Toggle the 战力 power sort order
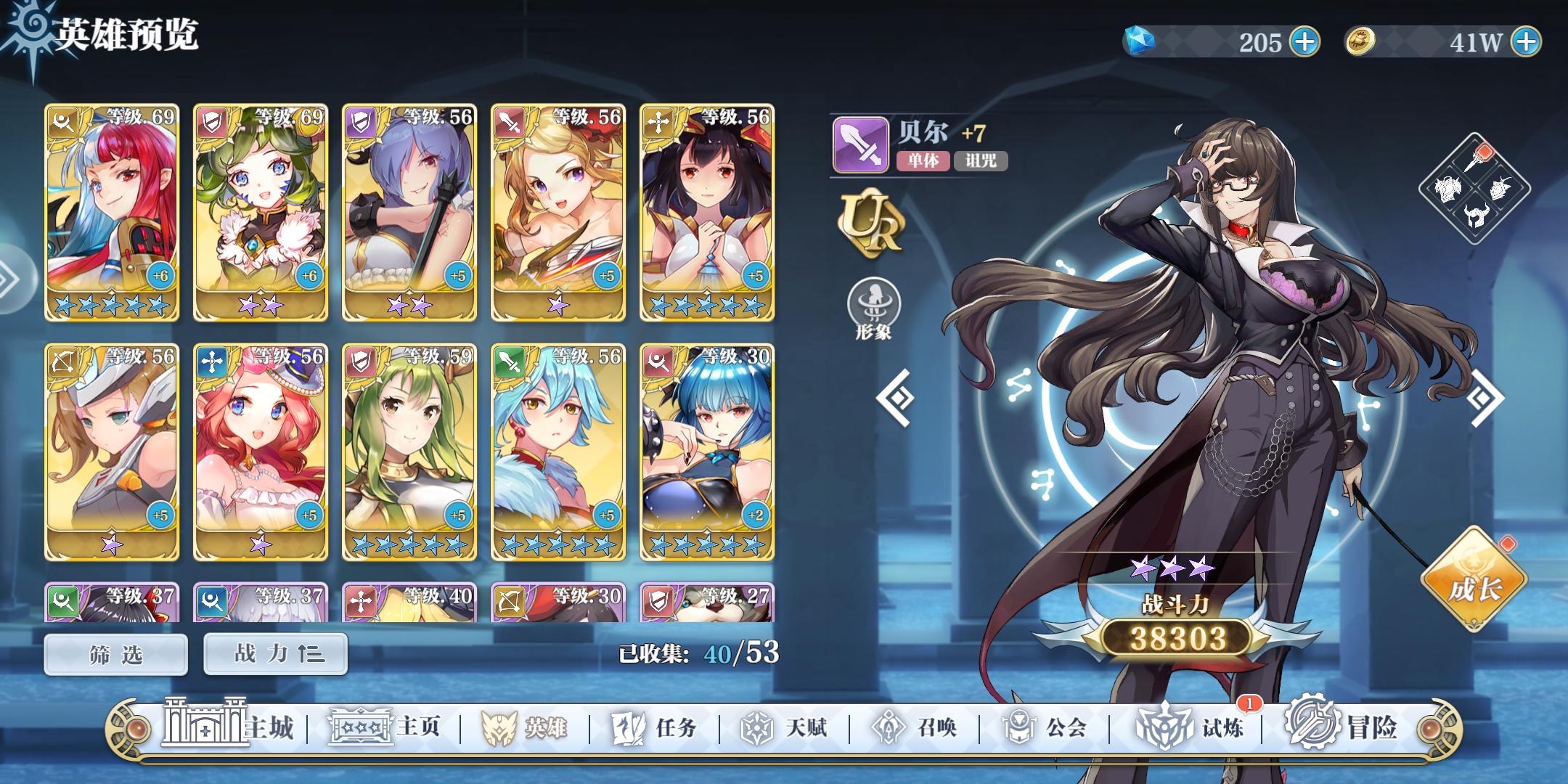Image resolution: width=1568 pixels, height=784 pixels. coord(274,653)
